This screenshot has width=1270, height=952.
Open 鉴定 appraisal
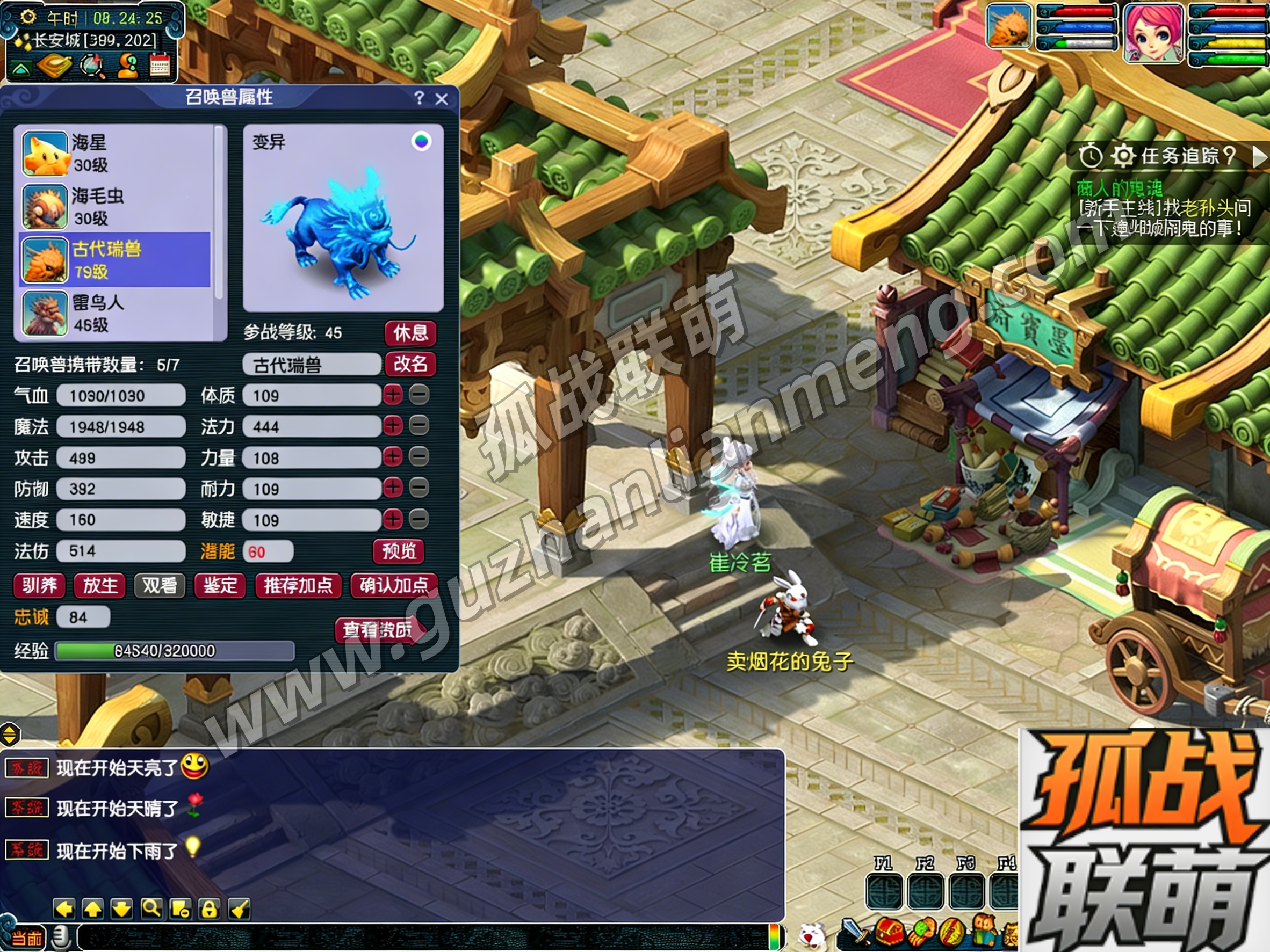pos(220,585)
